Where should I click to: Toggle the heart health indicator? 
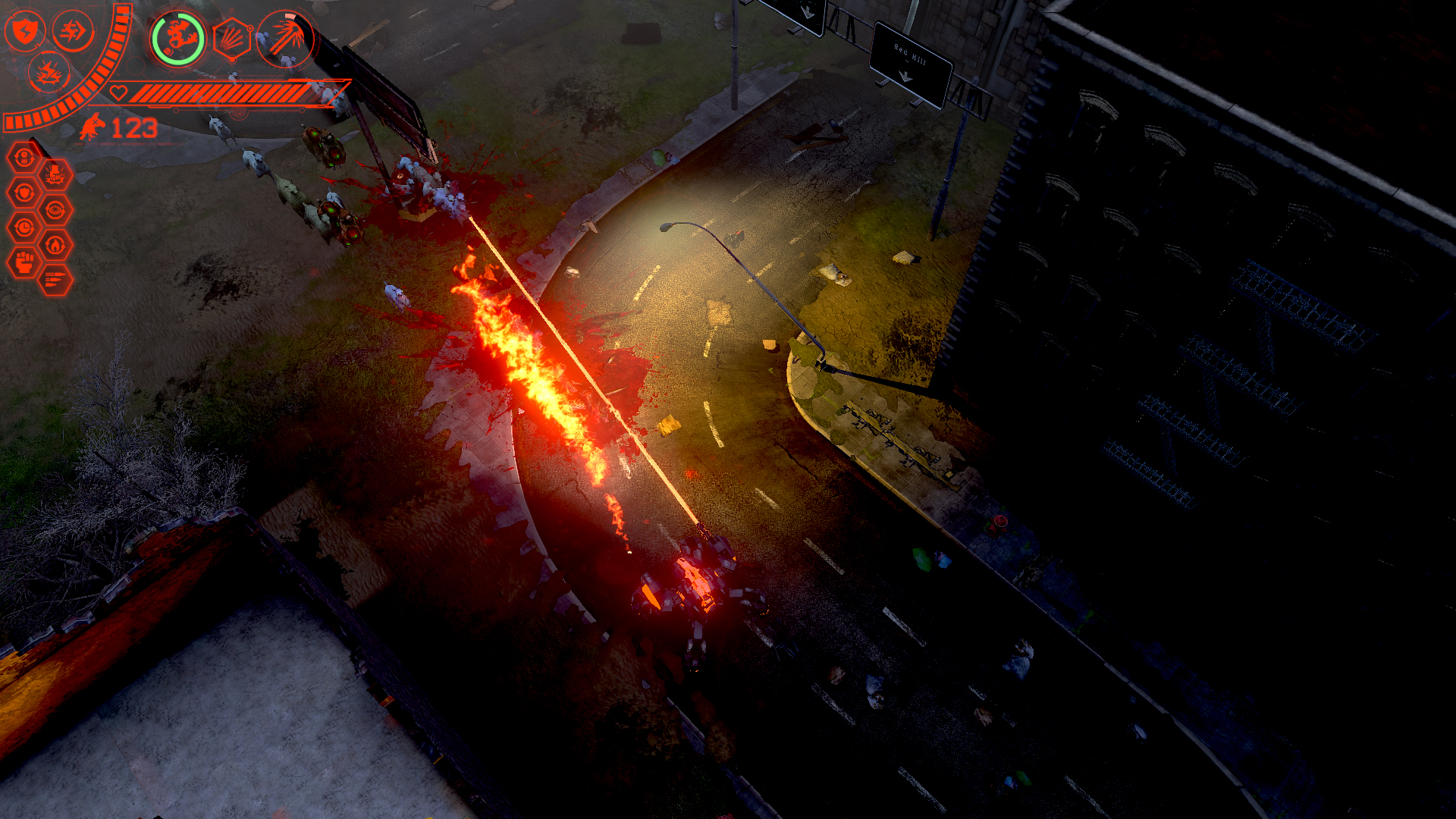click(x=118, y=93)
